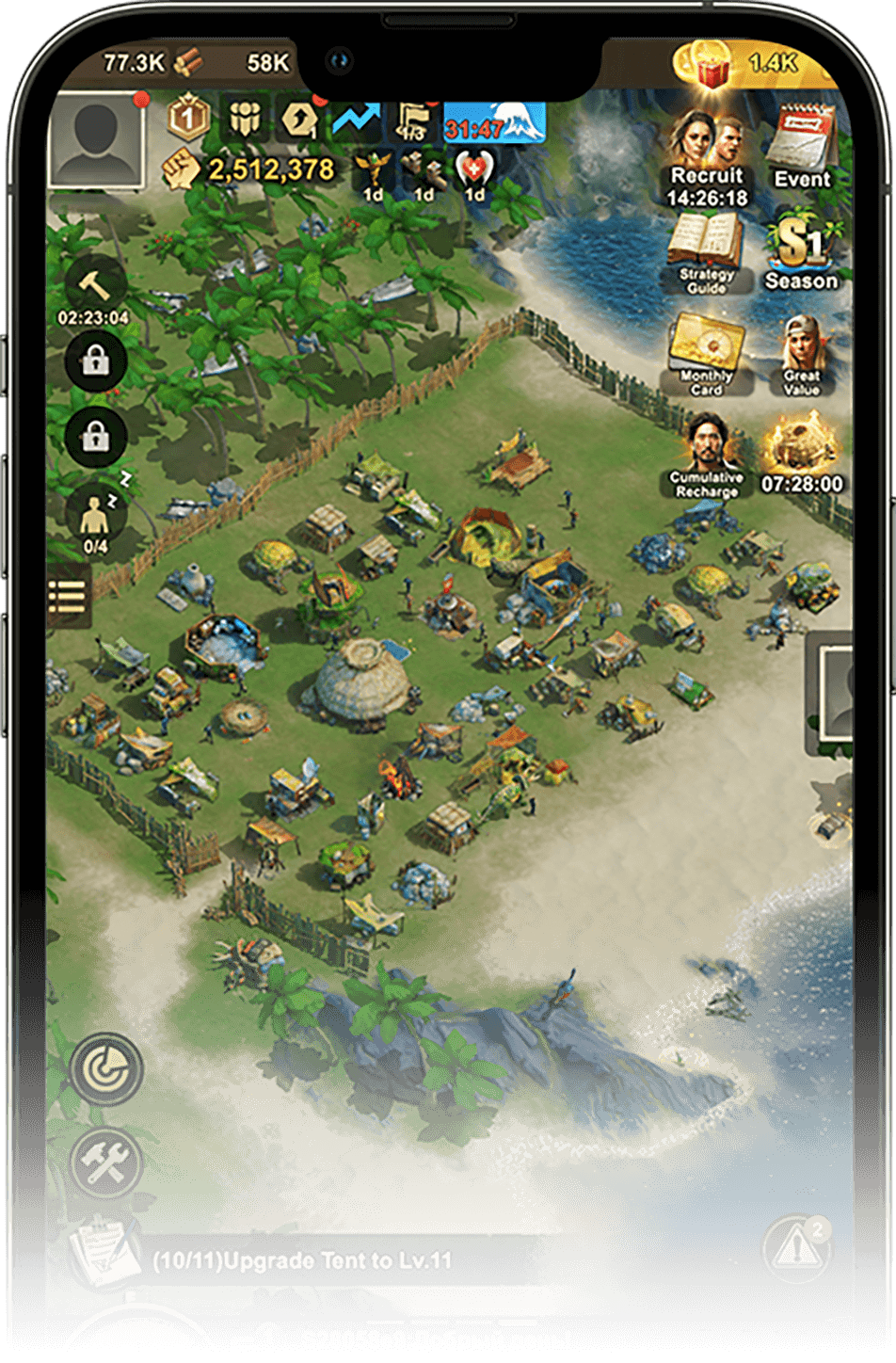Open the Upgrade Tent to Lv.11 quest
The height and width of the screenshot is (1363, 896).
(301, 1260)
